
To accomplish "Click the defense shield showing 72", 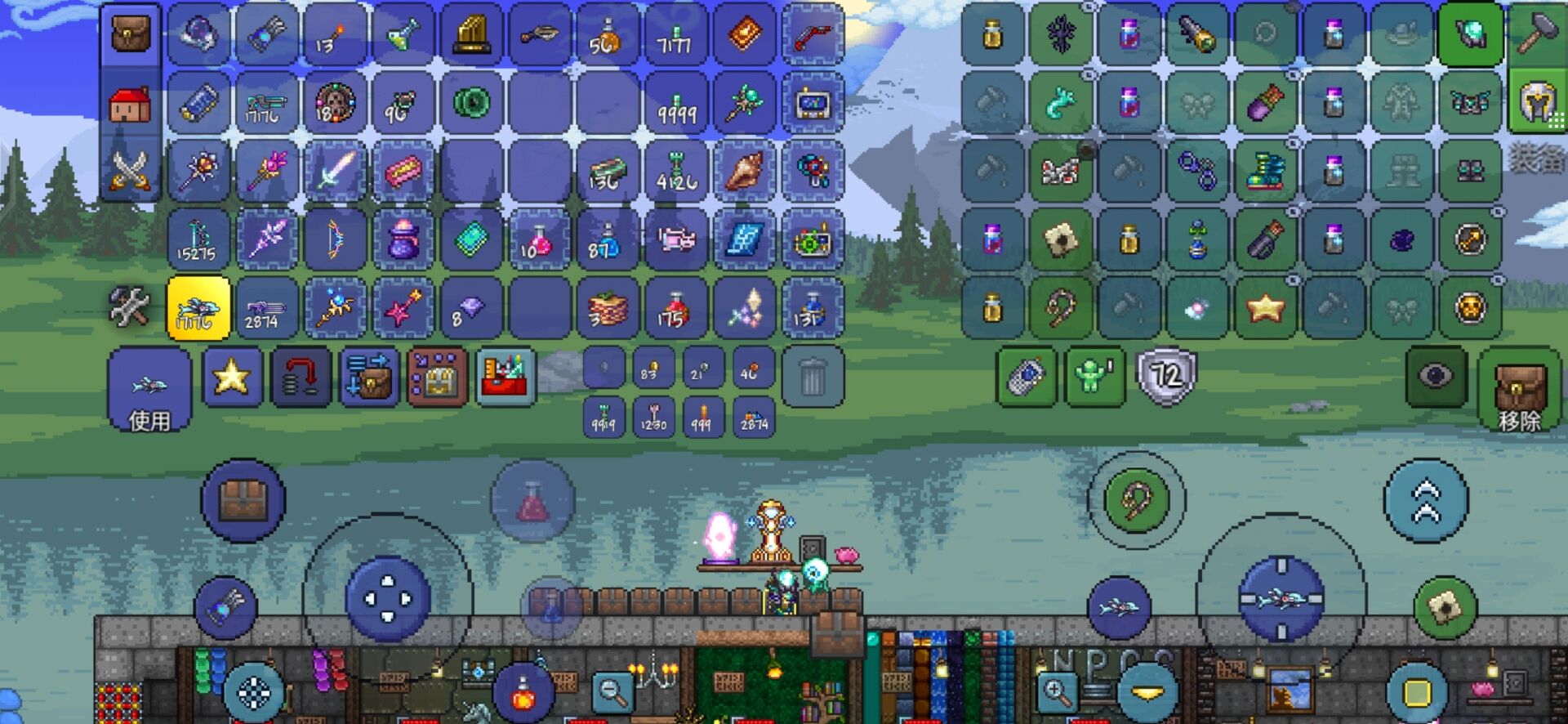I will (1165, 375).
